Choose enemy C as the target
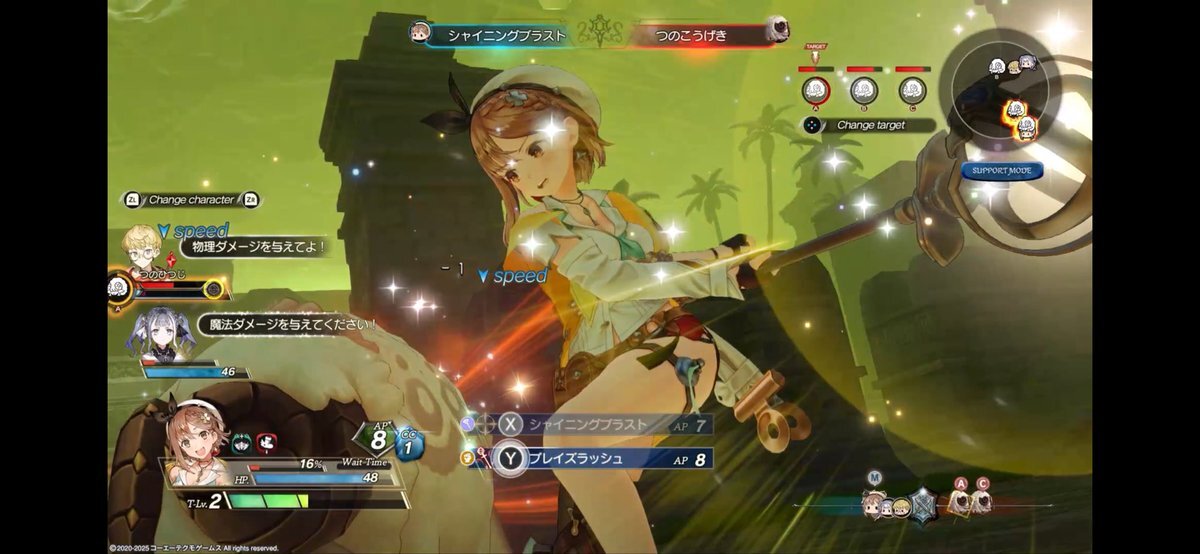1200x554 pixels. (x=912, y=90)
